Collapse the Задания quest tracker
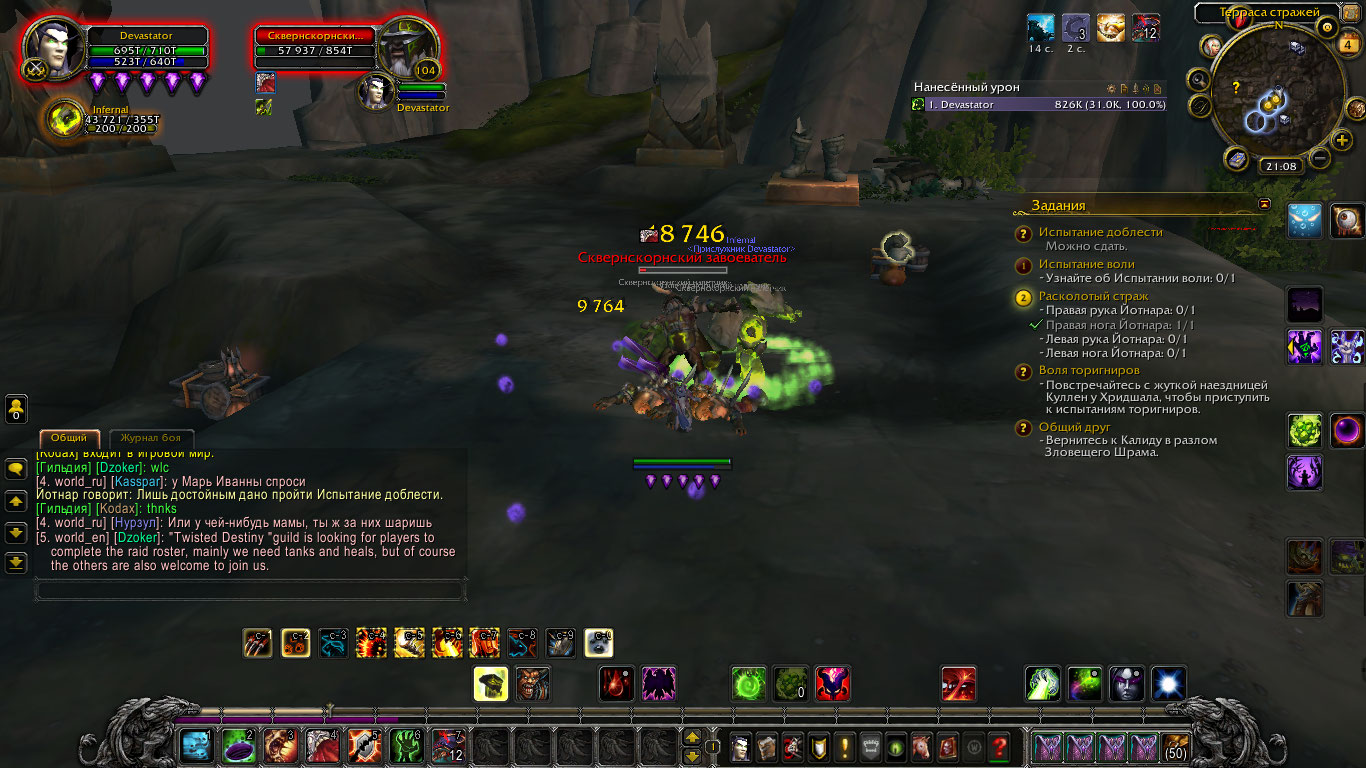This screenshot has height=768, width=1366. [x=1264, y=204]
